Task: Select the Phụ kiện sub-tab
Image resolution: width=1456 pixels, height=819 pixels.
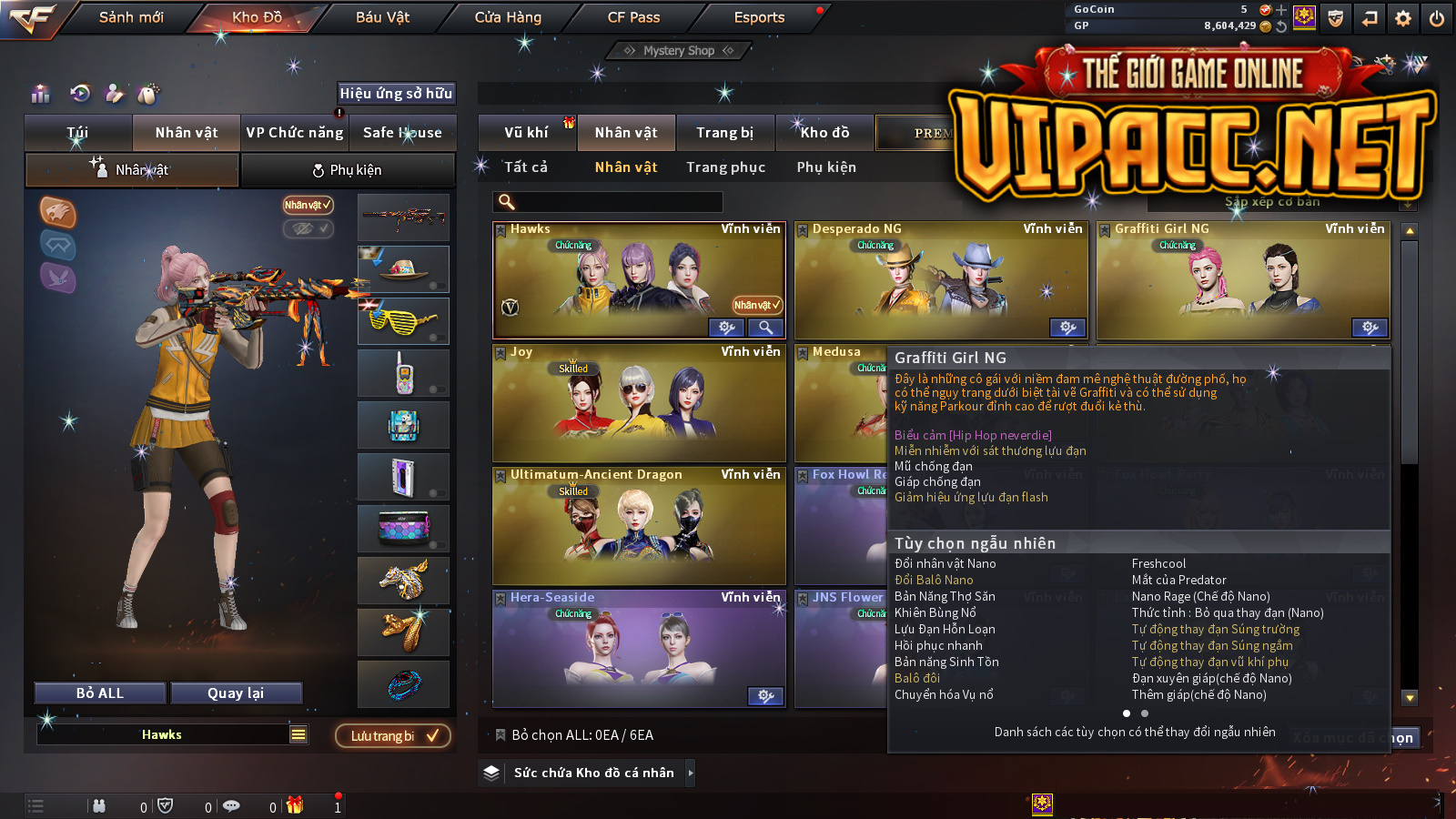Action: pos(348,170)
